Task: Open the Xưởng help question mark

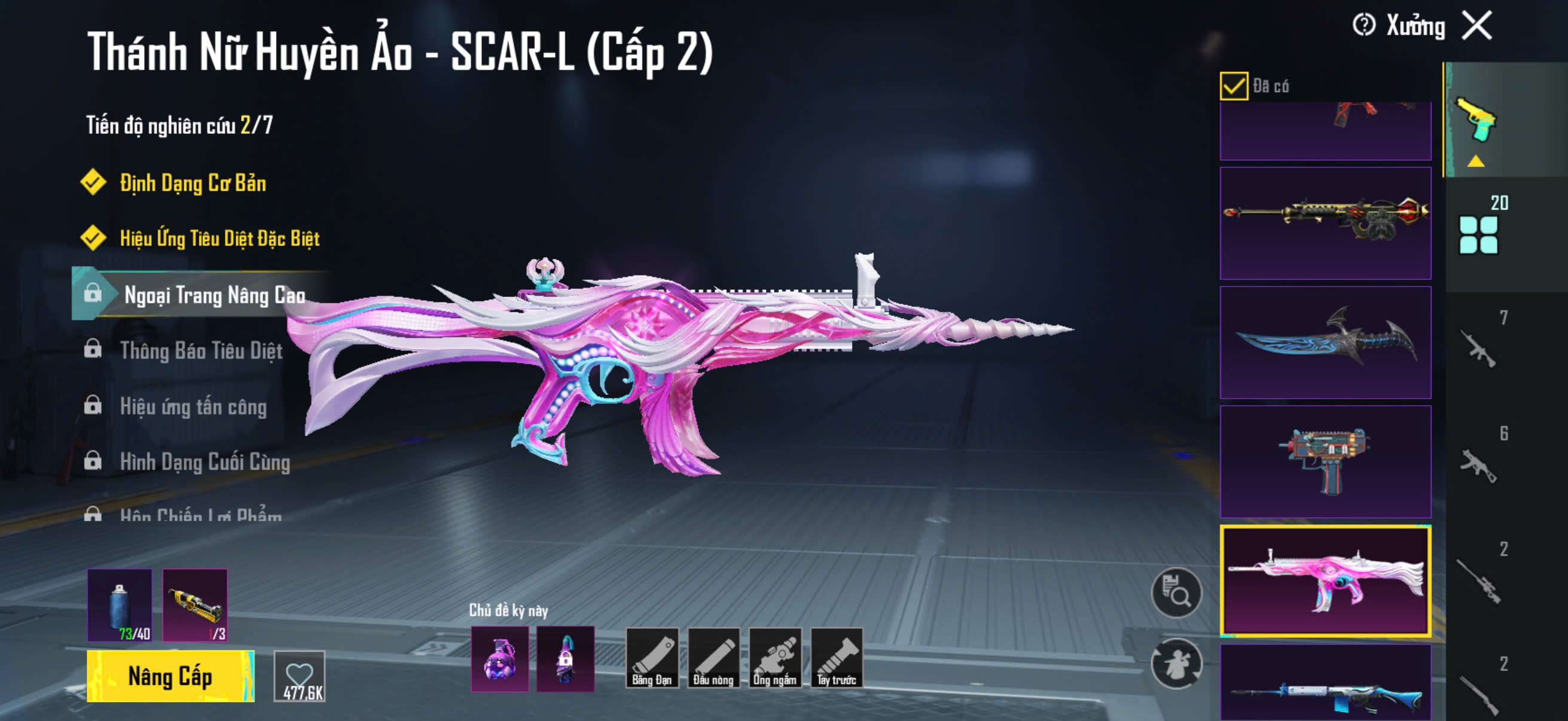Action: [1363, 26]
